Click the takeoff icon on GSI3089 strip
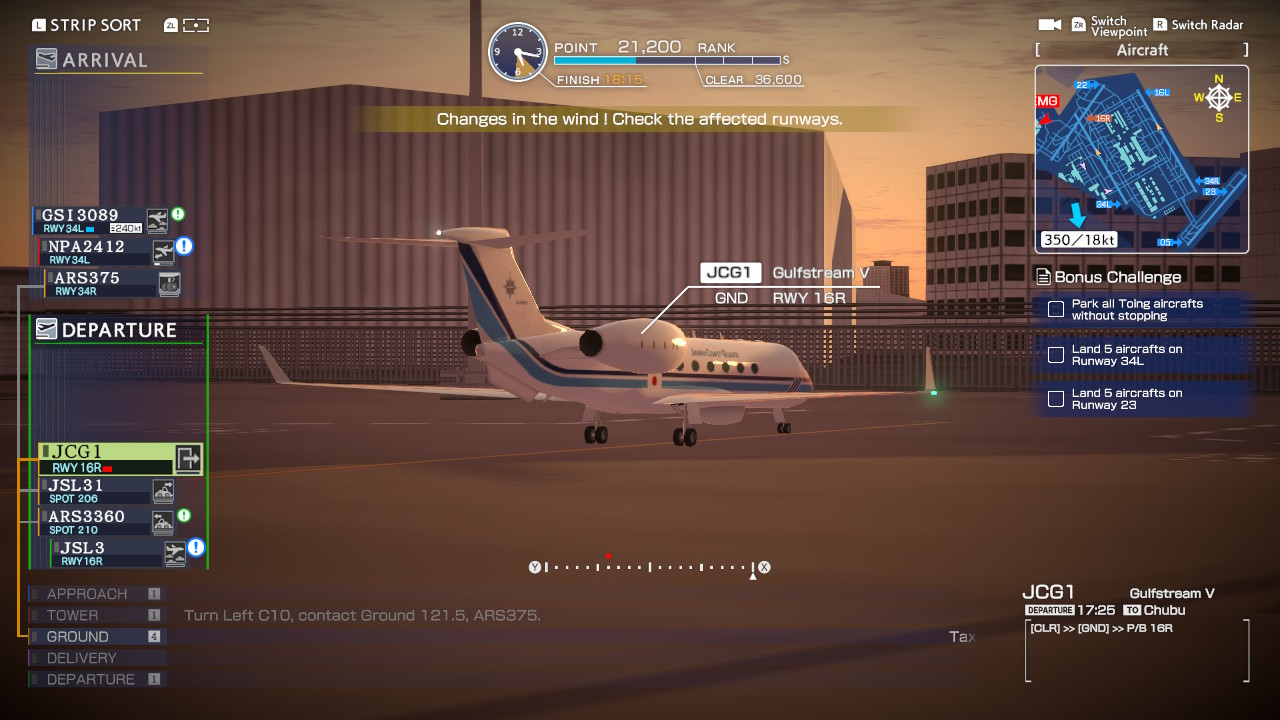The image size is (1280, 720). click(156, 220)
